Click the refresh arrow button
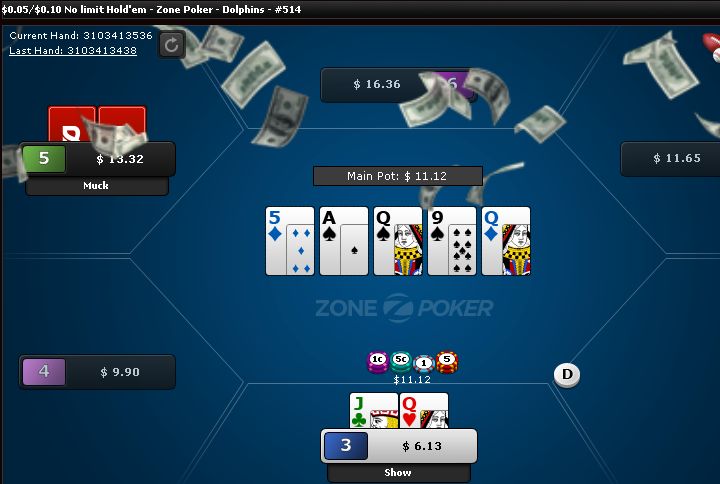 (172, 44)
